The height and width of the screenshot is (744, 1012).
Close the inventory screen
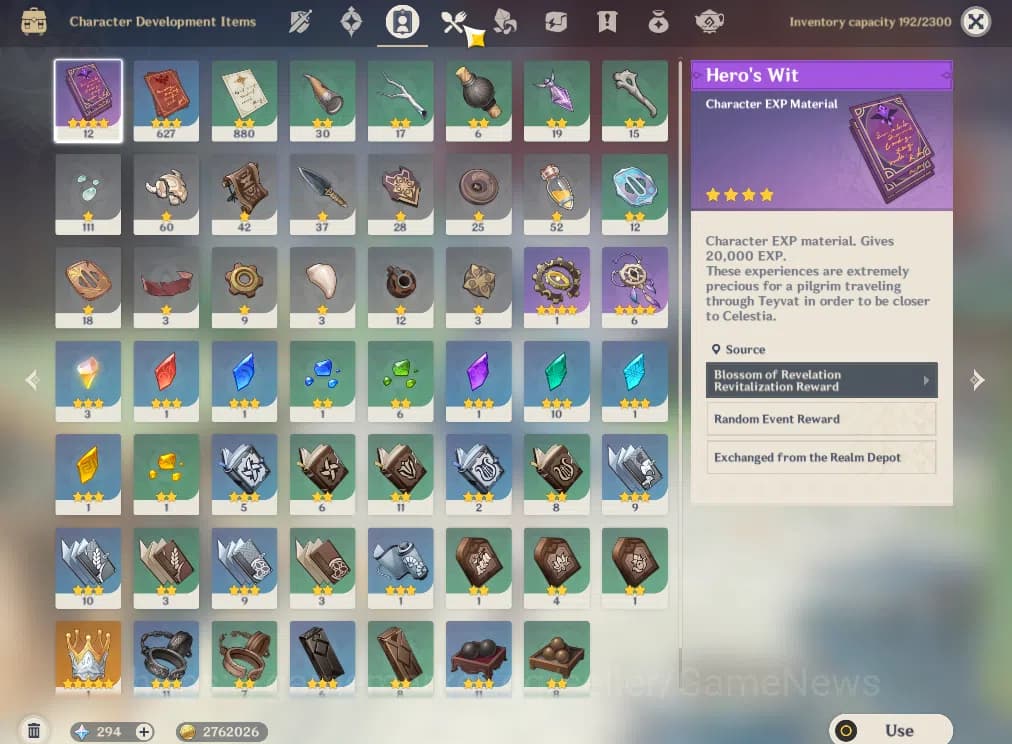(975, 21)
